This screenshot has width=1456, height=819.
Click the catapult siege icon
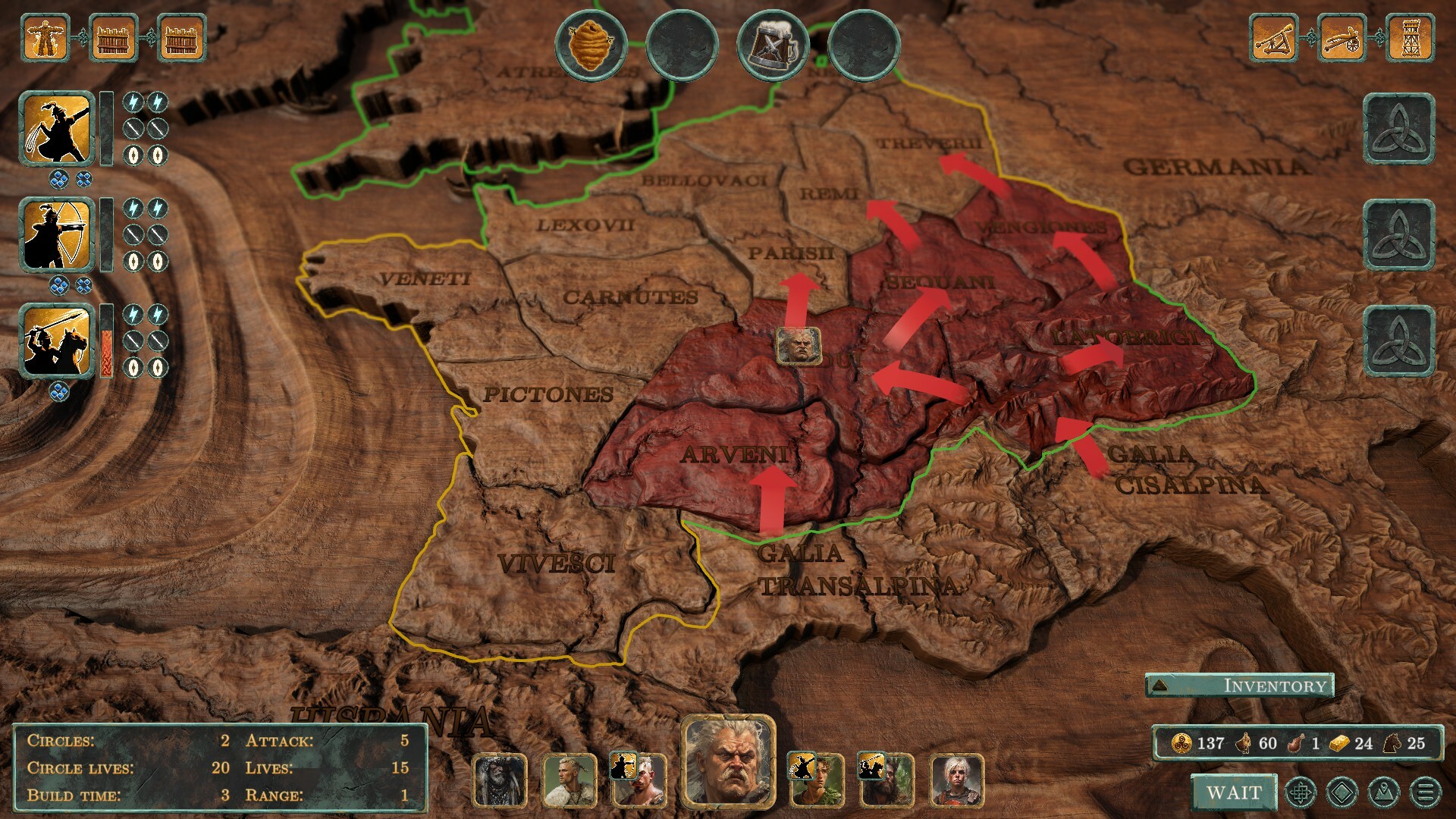(1274, 36)
